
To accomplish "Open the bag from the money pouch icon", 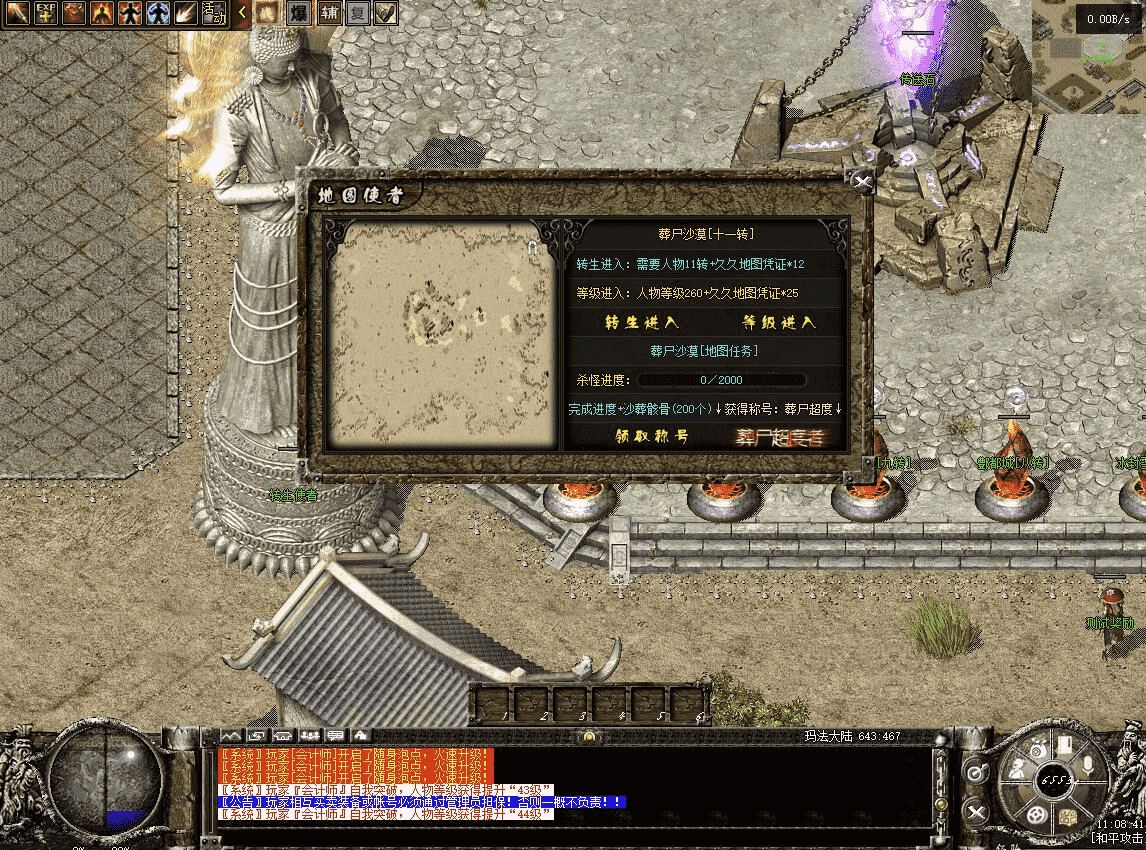I will tap(1037, 748).
